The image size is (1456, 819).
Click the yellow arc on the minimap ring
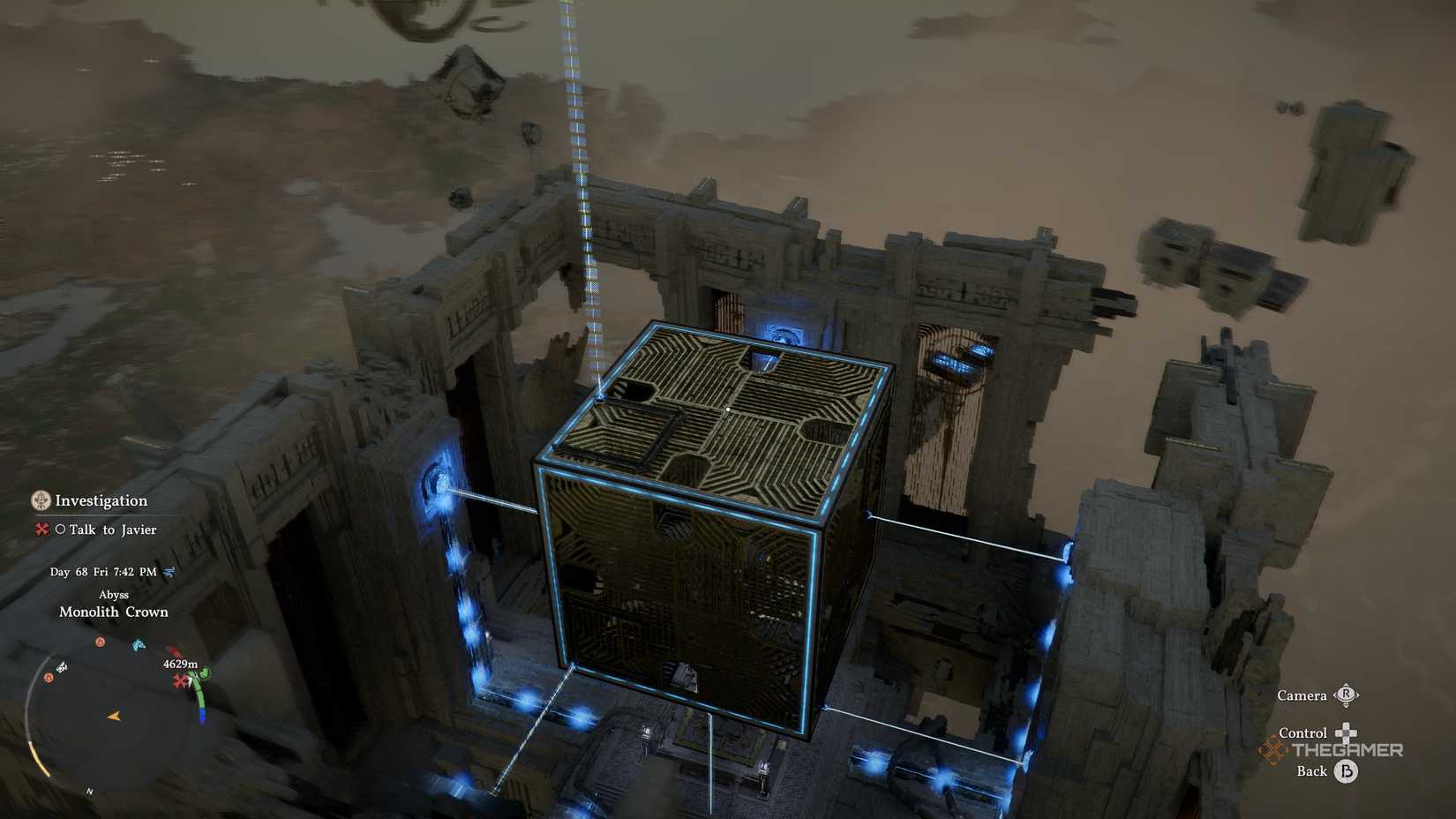point(40,758)
